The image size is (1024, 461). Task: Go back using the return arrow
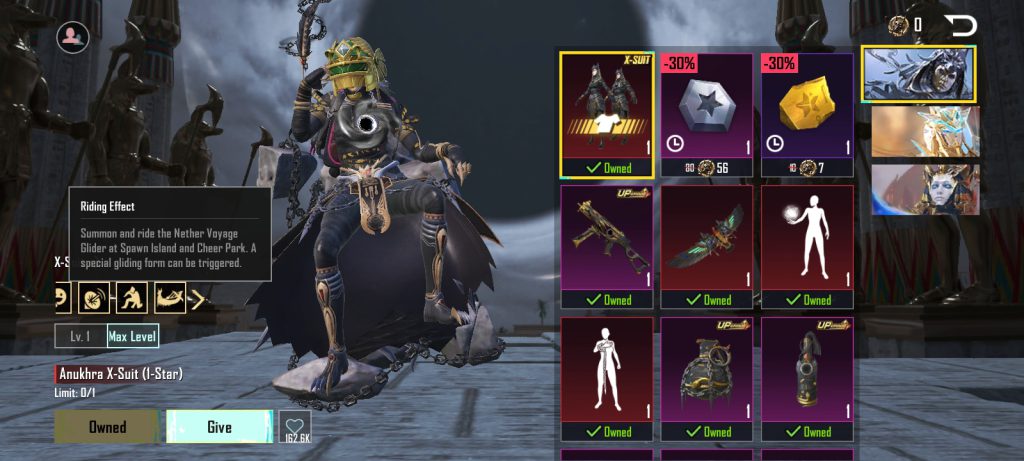(960, 26)
